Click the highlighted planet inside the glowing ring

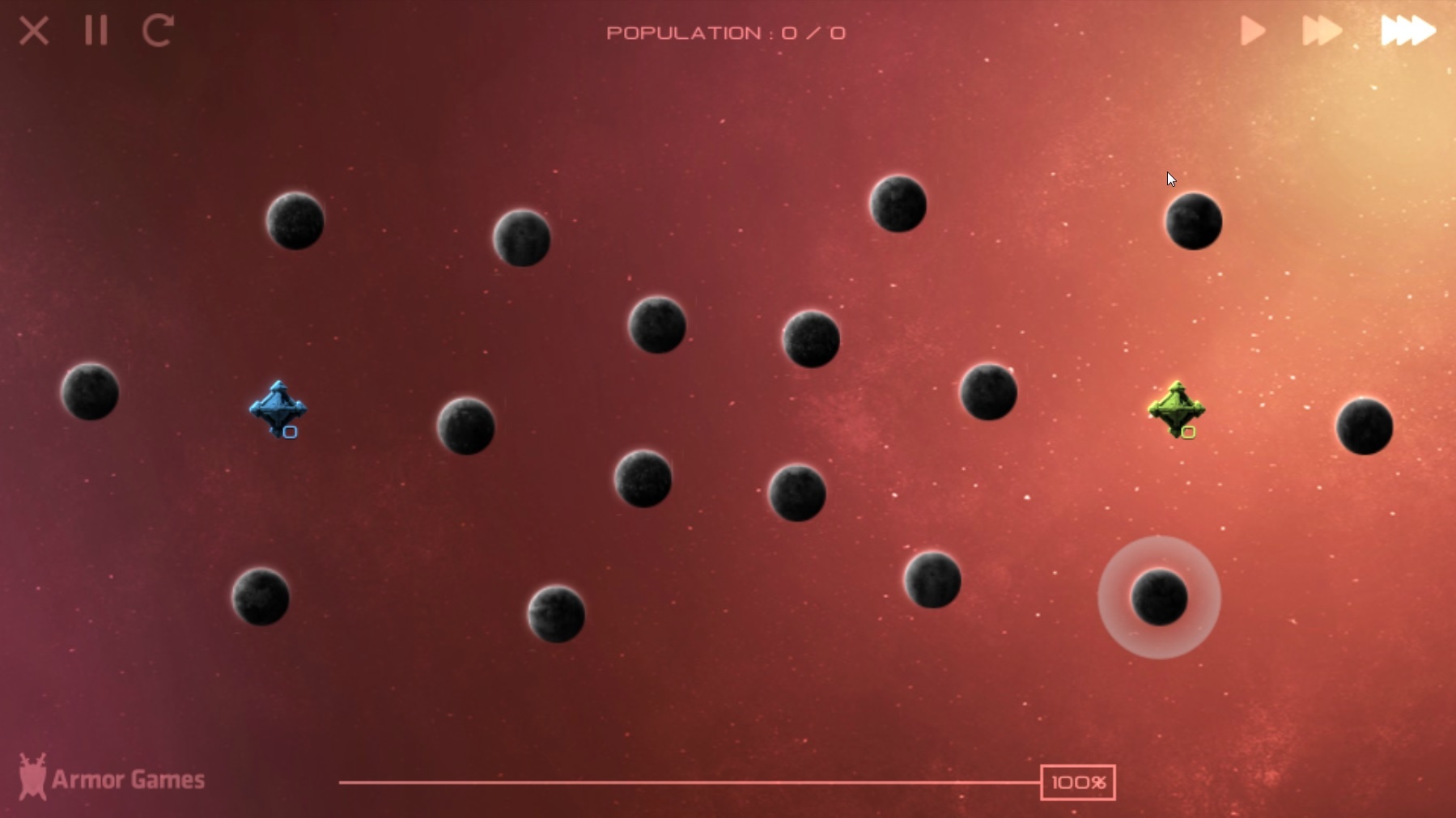(1160, 599)
